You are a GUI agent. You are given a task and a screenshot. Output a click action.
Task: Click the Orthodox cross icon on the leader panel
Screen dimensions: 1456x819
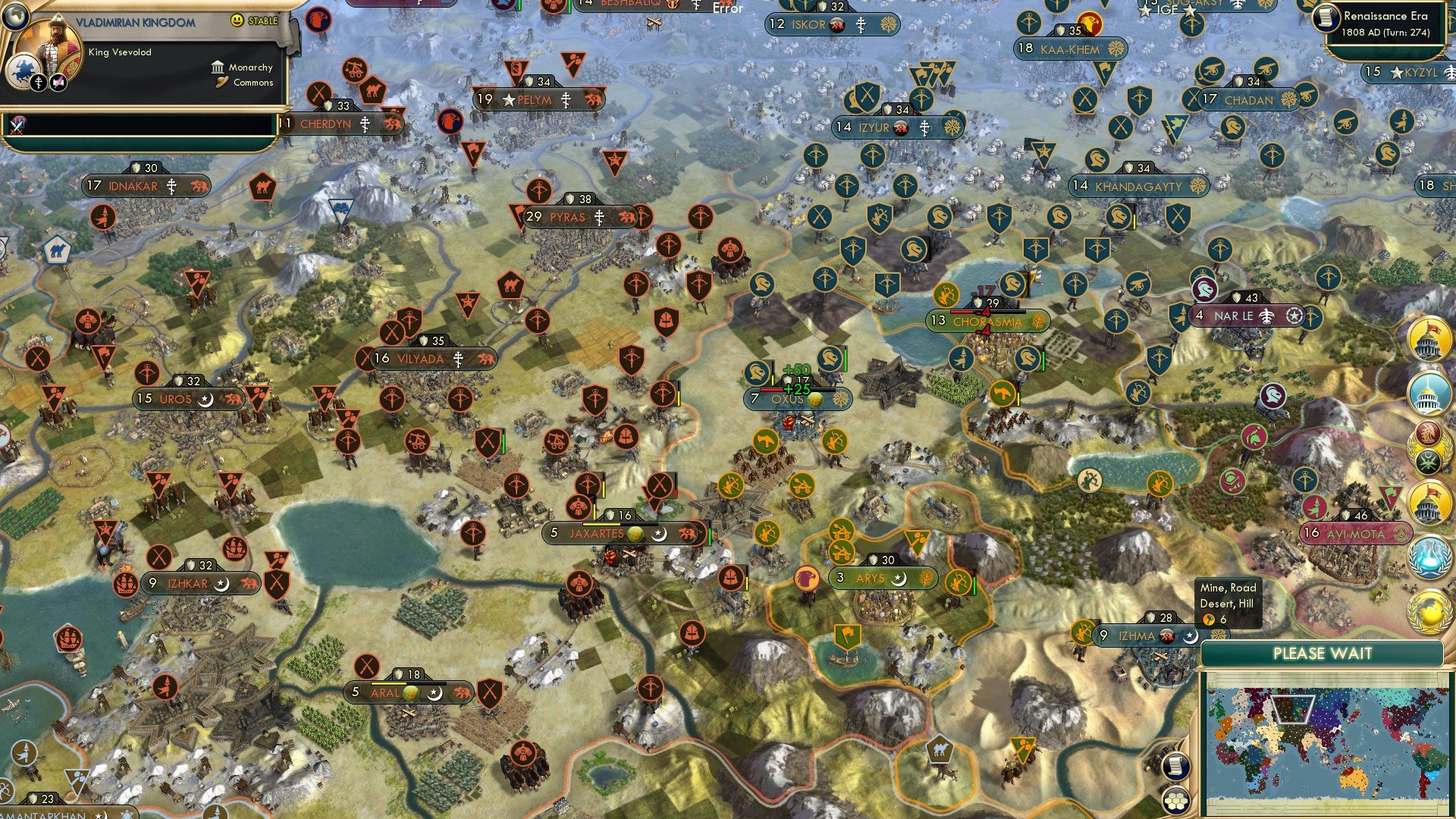pyautogui.click(x=39, y=83)
